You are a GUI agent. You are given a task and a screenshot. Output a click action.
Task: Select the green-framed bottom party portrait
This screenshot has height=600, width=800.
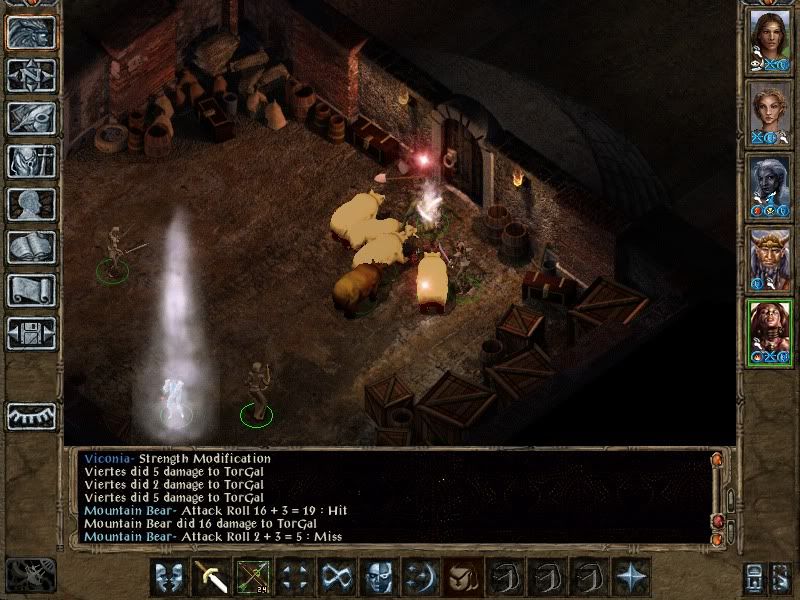pos(769,332)
